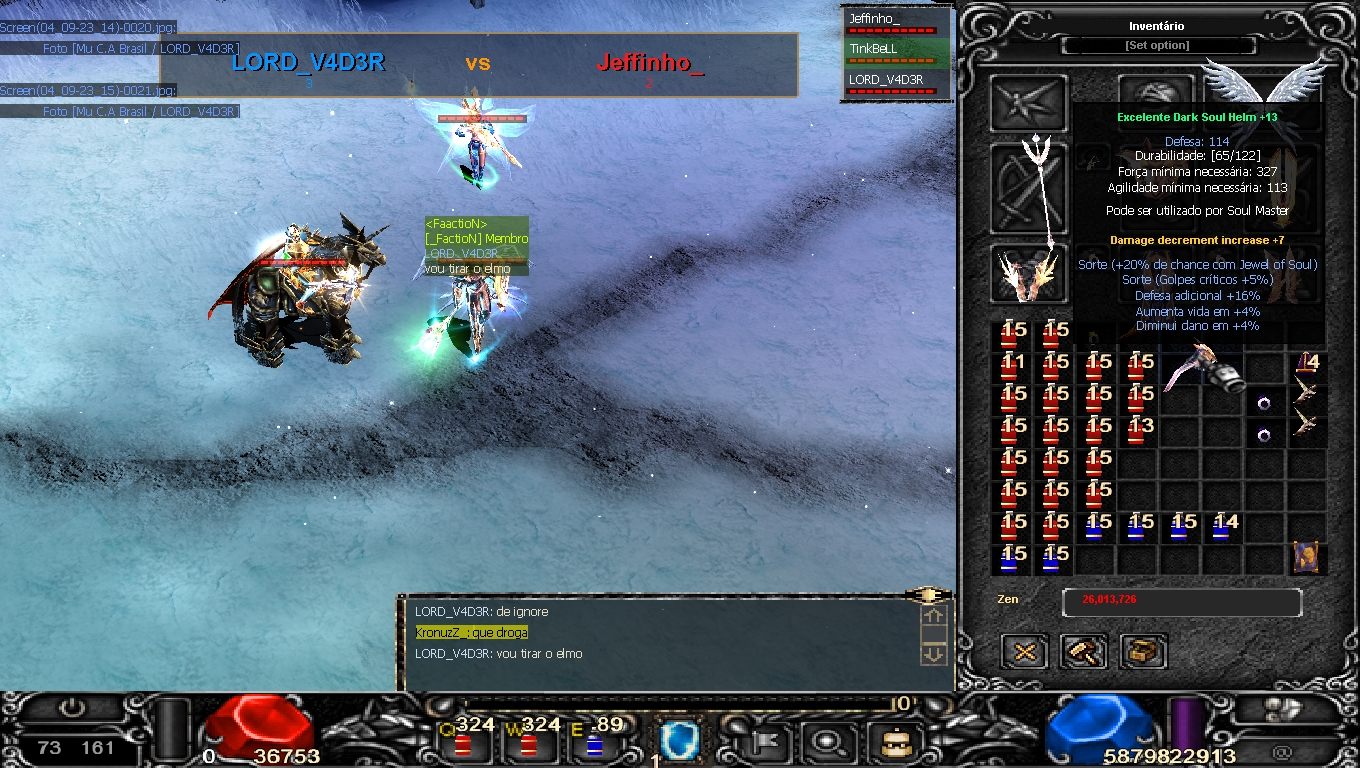Click the power button in bottom-left corner
Viewport: 1360px width, 768px height.
coord(72,708)
